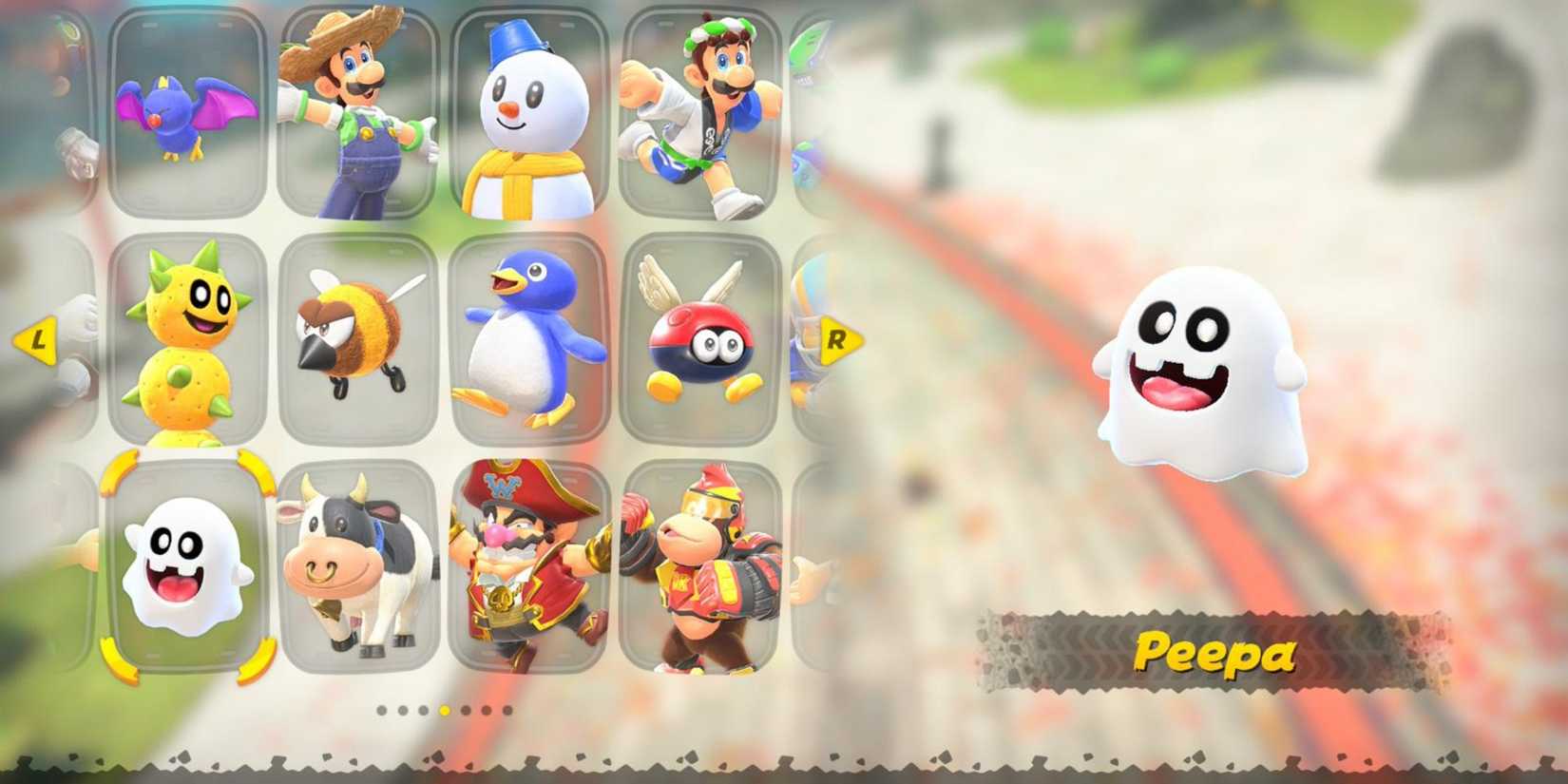Jump to the first page indicator dot

click(381, 710)
